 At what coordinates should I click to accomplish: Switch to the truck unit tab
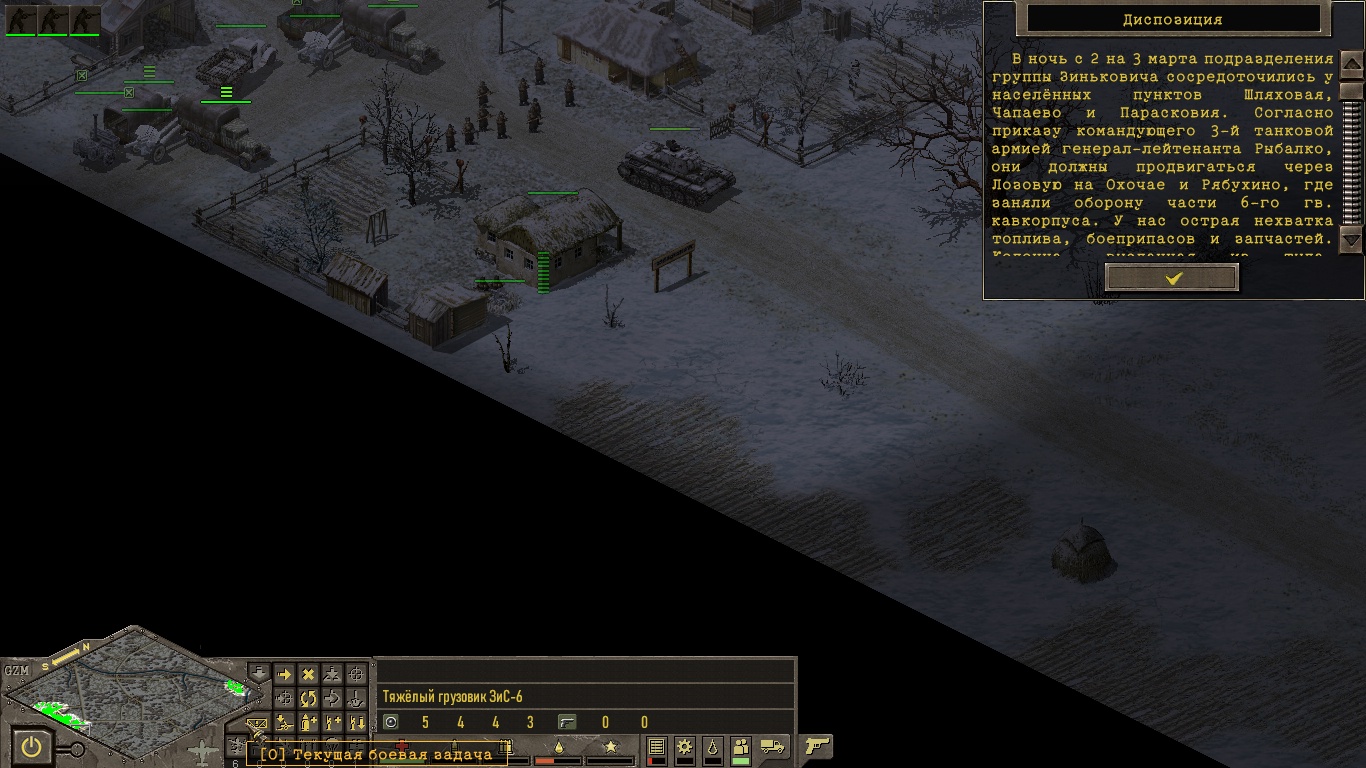(x=773, y=746)
